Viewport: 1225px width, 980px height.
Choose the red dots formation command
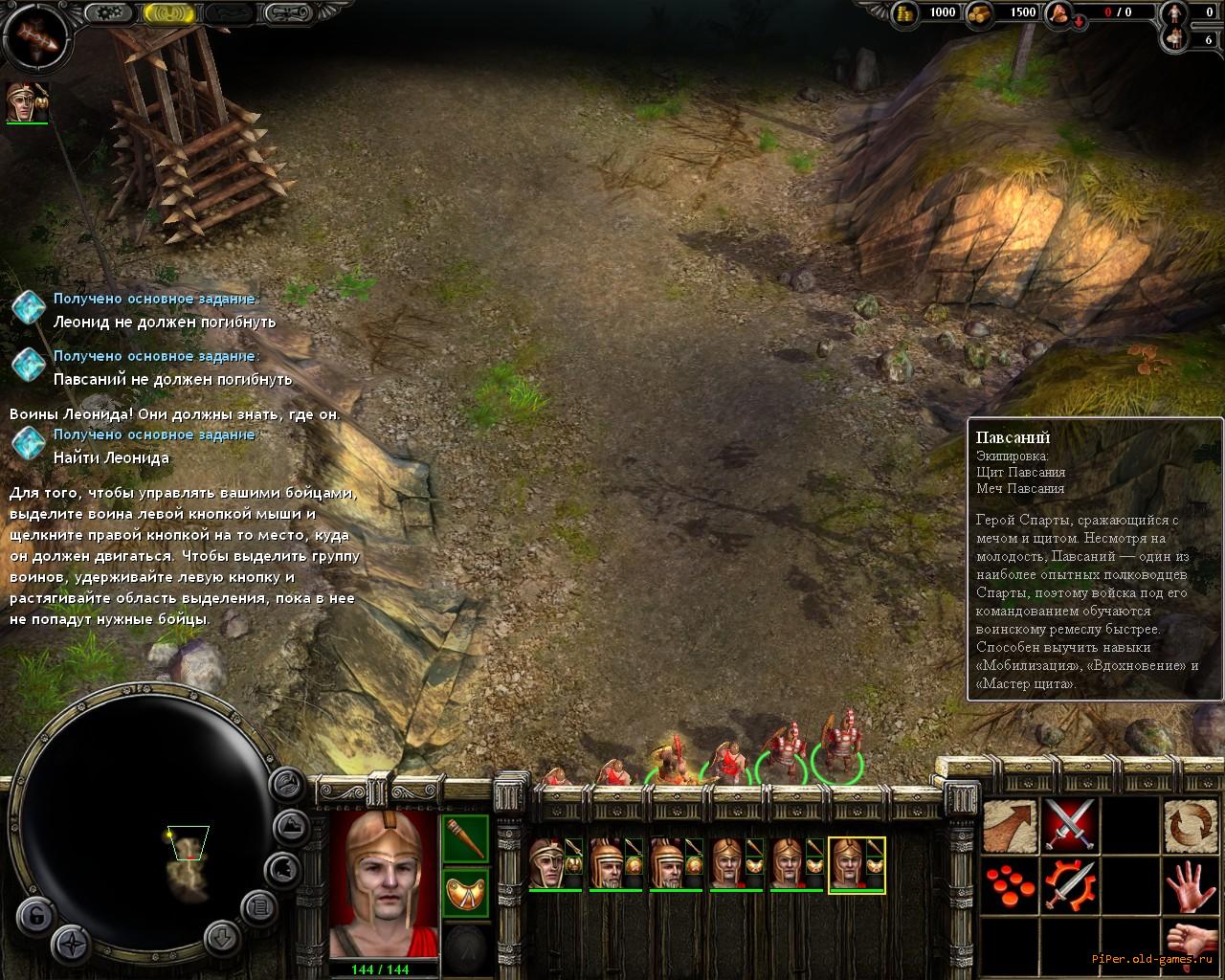(1010, 886)
